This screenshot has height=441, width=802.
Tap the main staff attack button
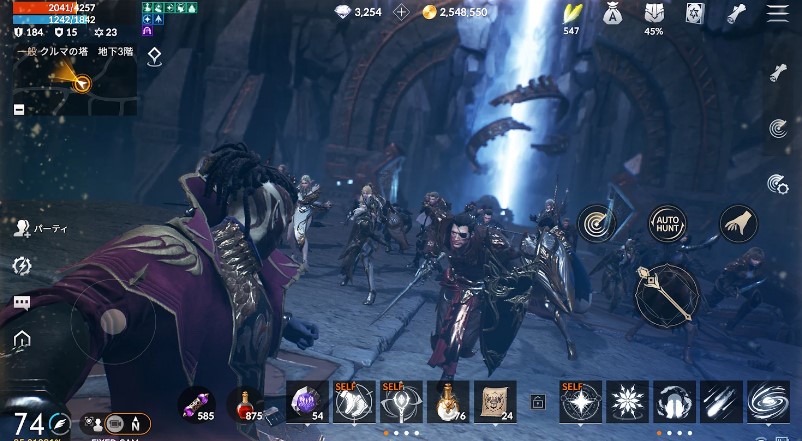click(x=668, y=295)
